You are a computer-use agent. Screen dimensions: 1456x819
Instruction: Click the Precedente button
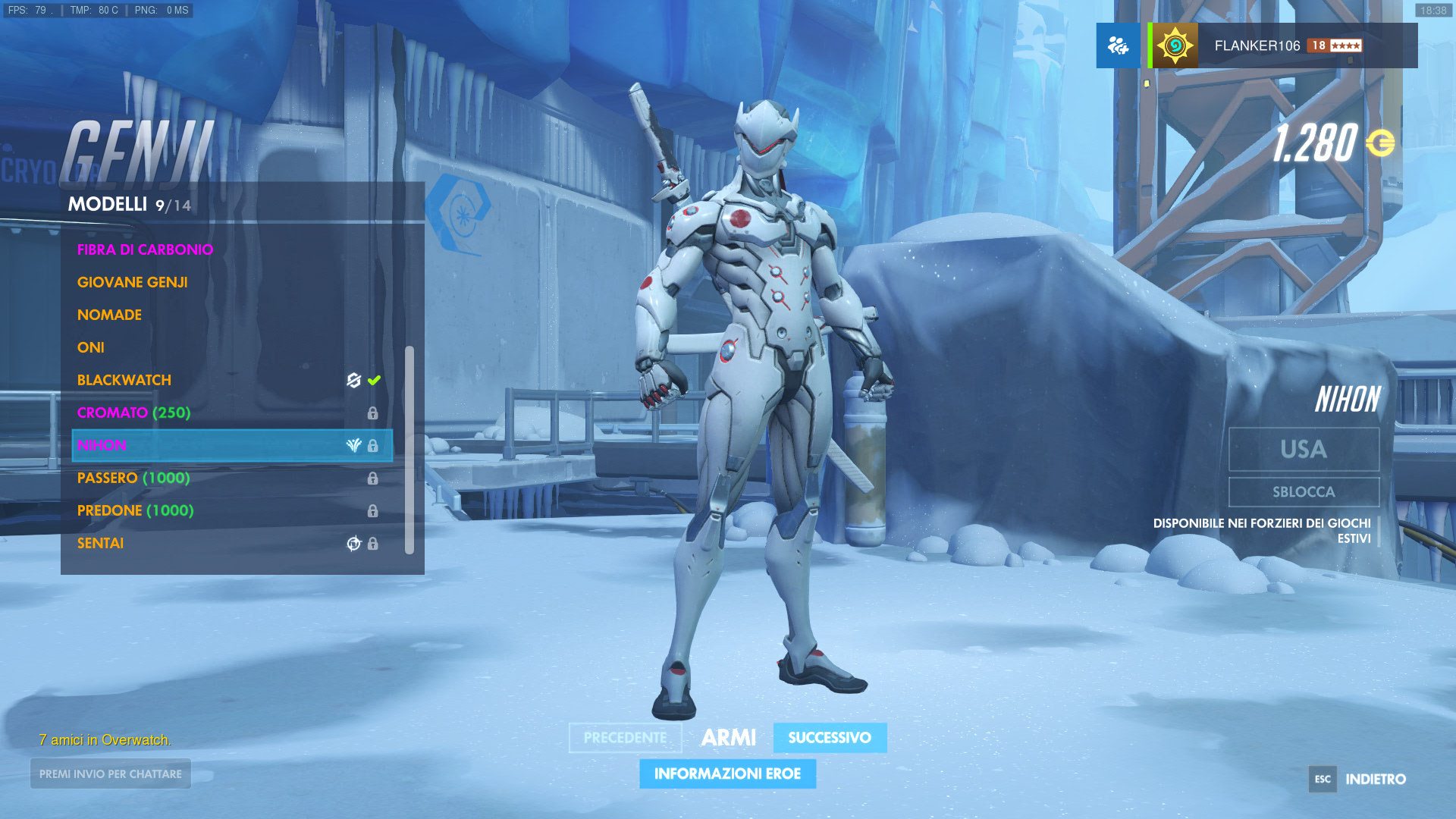(x=625, y=738)
